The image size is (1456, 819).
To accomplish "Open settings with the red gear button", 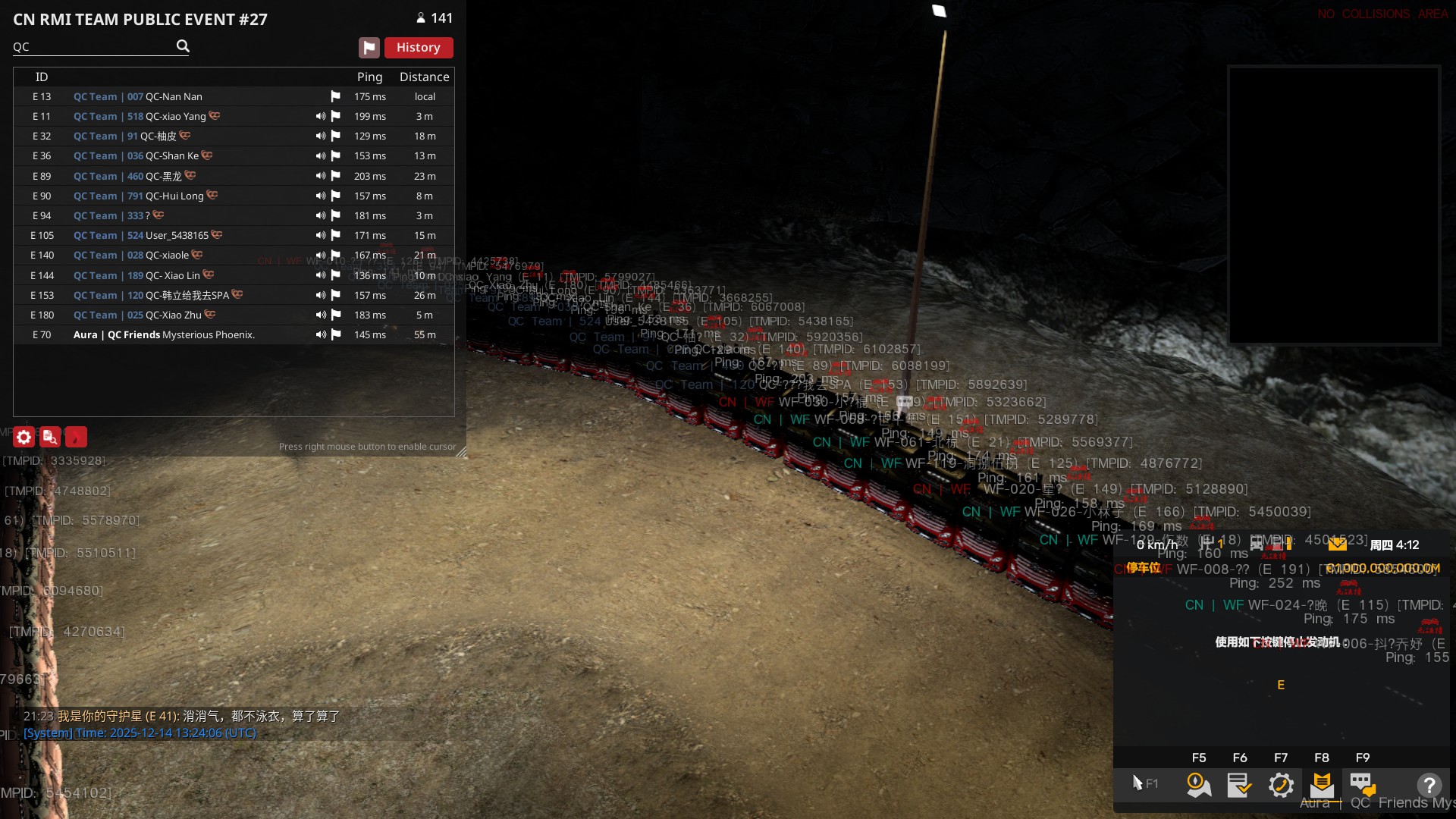I will [x=24, y=438].
